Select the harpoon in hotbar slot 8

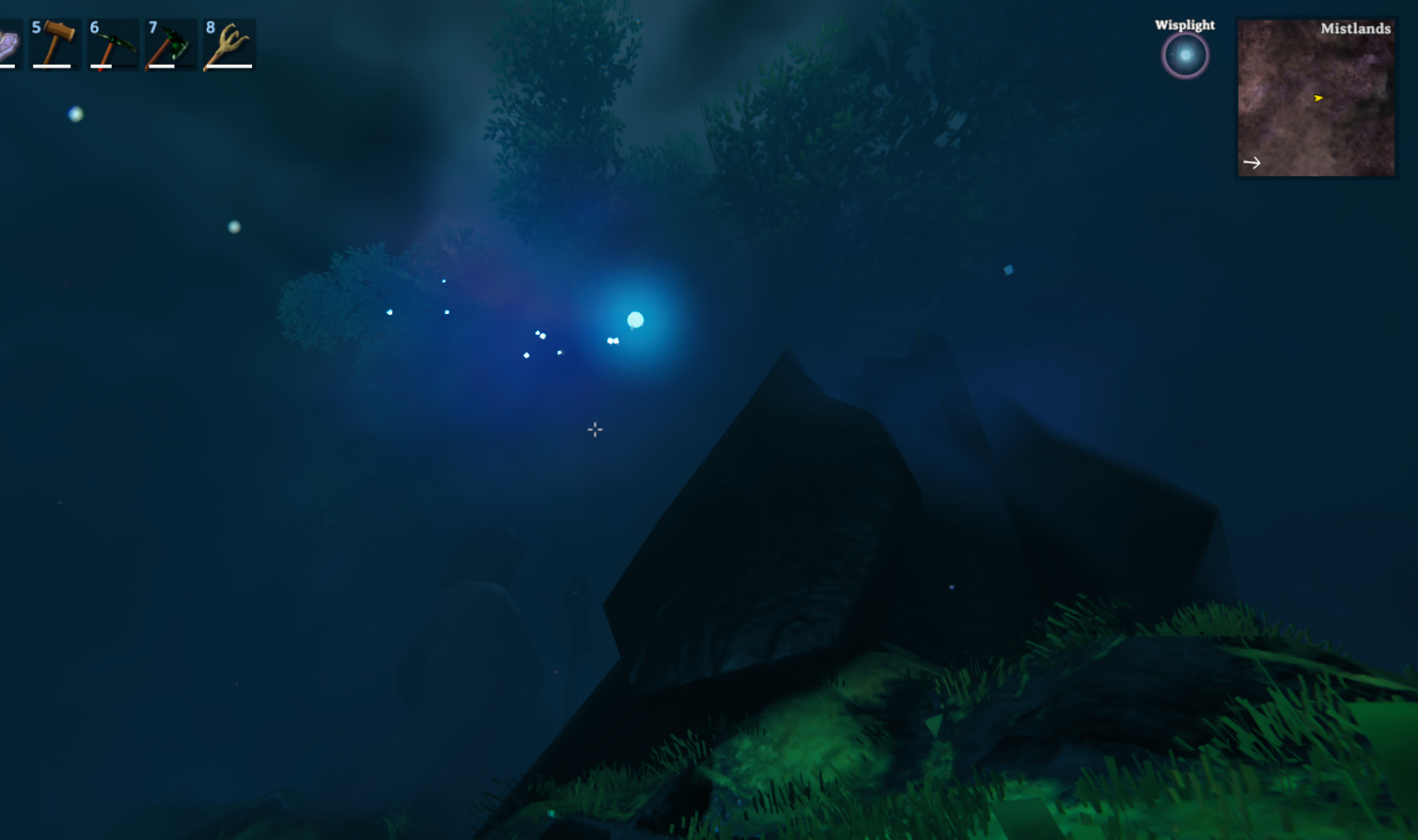pos(228,43)
